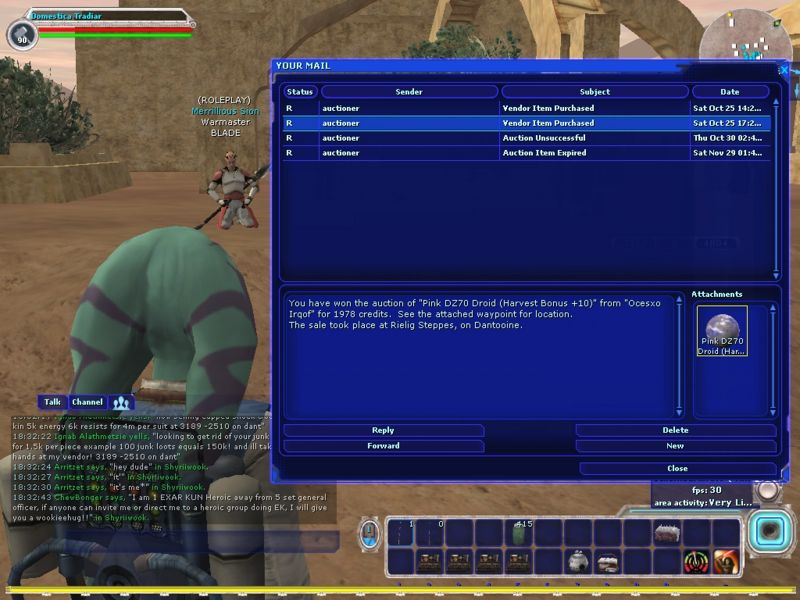Screen dimensions: 800x600
Task: Compose a New mail message
Action: pos(675,446)
